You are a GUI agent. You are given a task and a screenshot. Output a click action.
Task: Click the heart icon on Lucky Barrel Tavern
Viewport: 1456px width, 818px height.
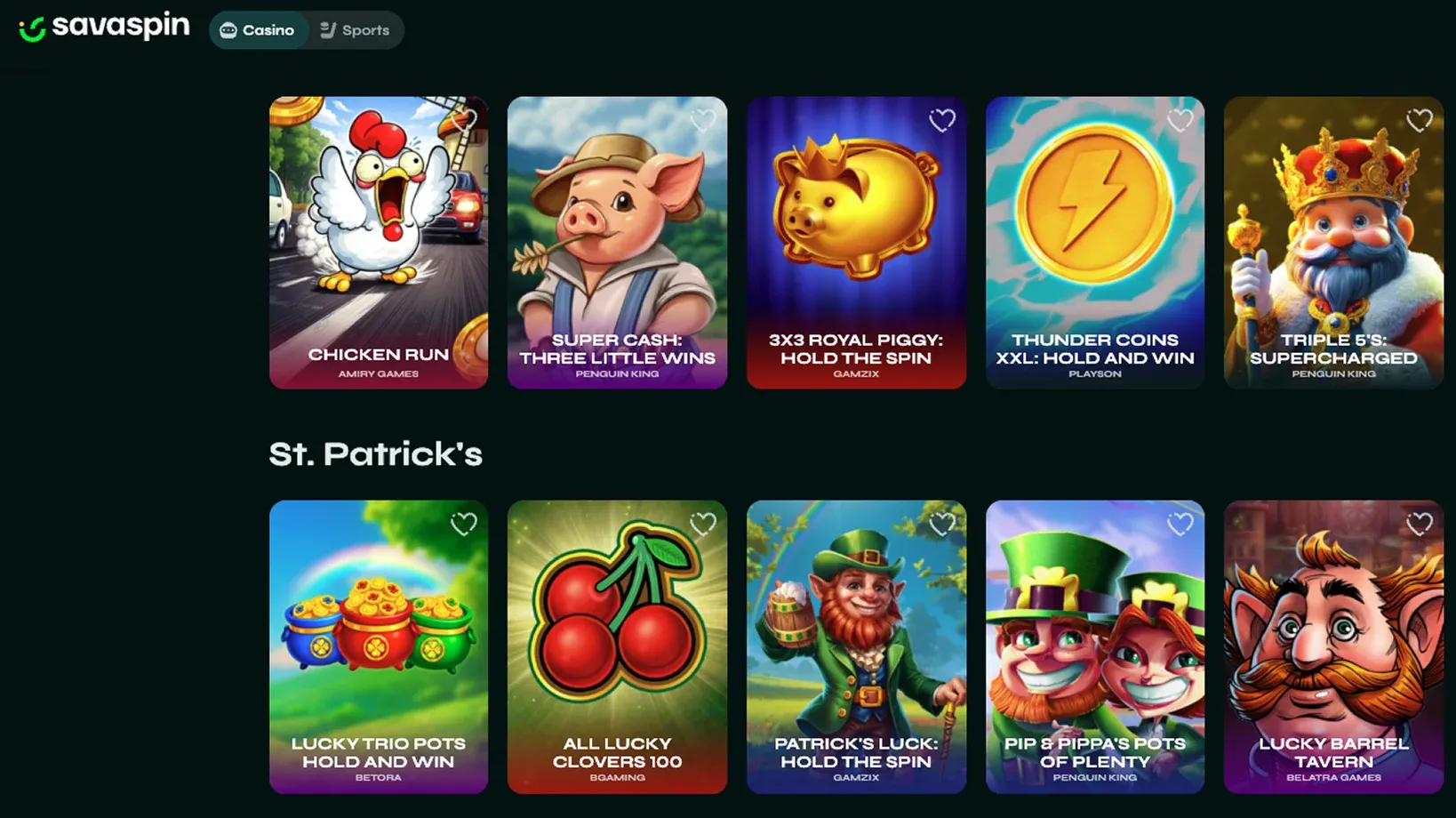coord(1419,525)
